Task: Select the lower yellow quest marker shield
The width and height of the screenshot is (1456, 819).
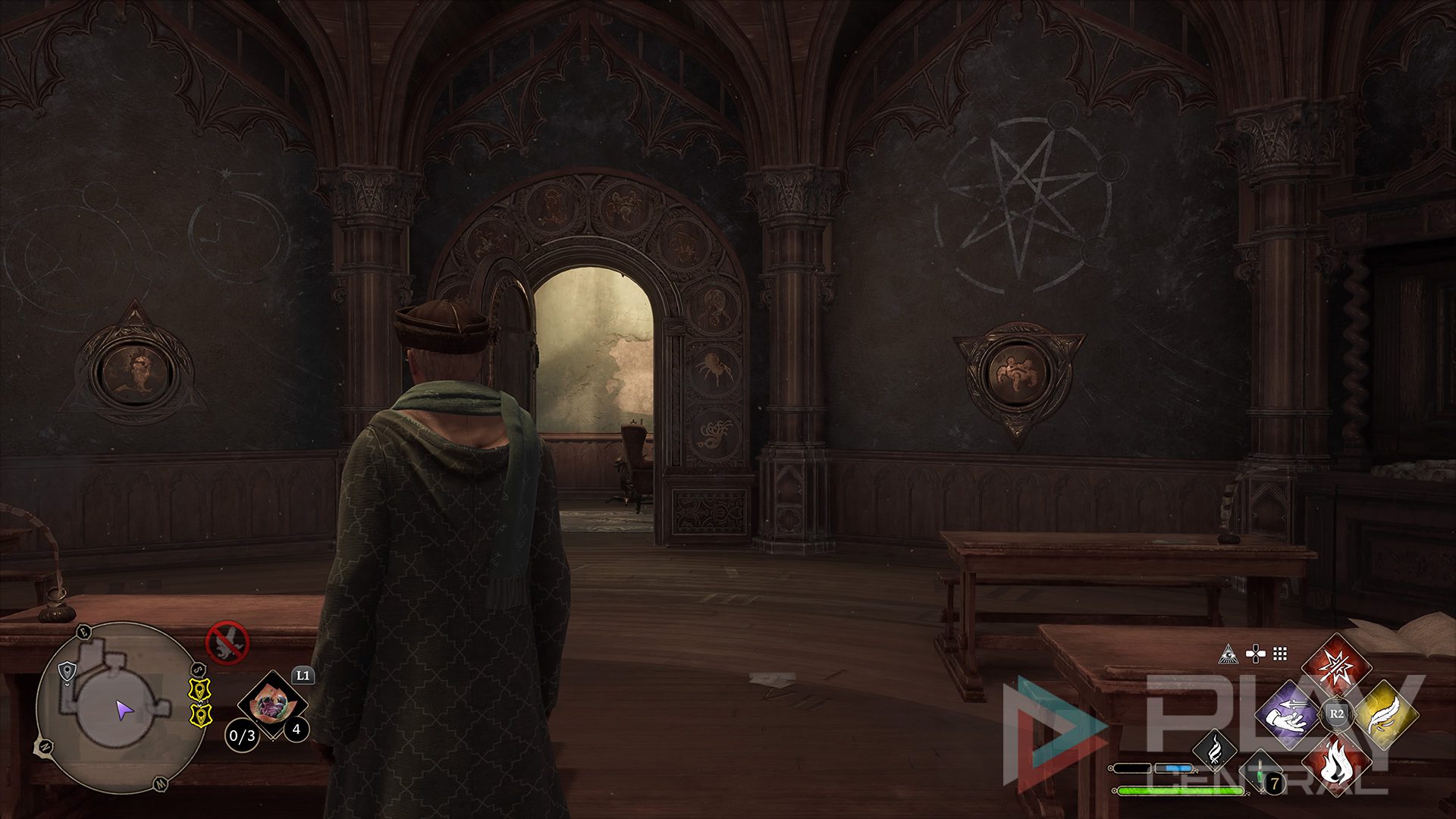Action: coord(199,714)
